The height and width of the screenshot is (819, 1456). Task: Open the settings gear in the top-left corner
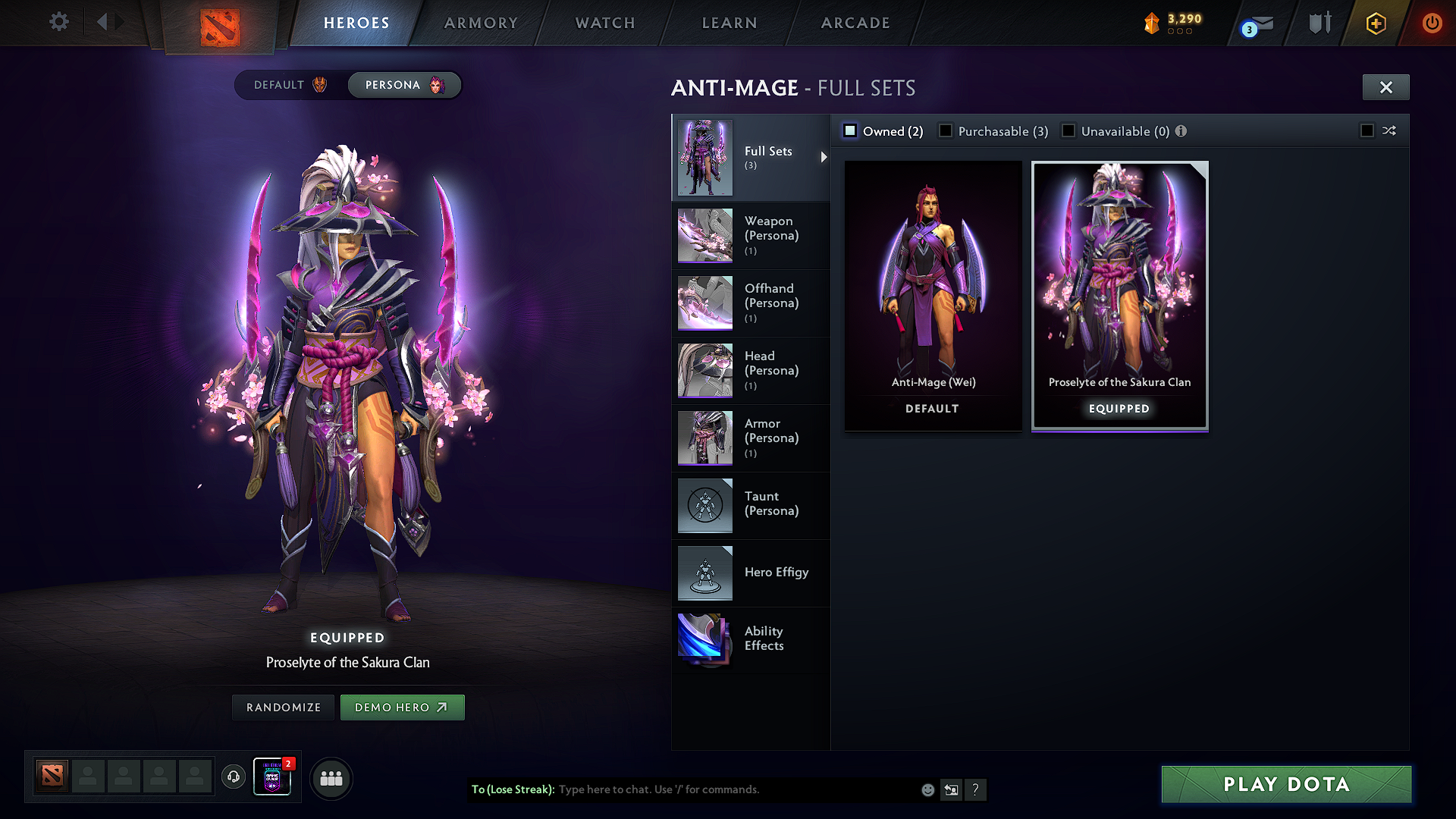click(x=58, y=22)
